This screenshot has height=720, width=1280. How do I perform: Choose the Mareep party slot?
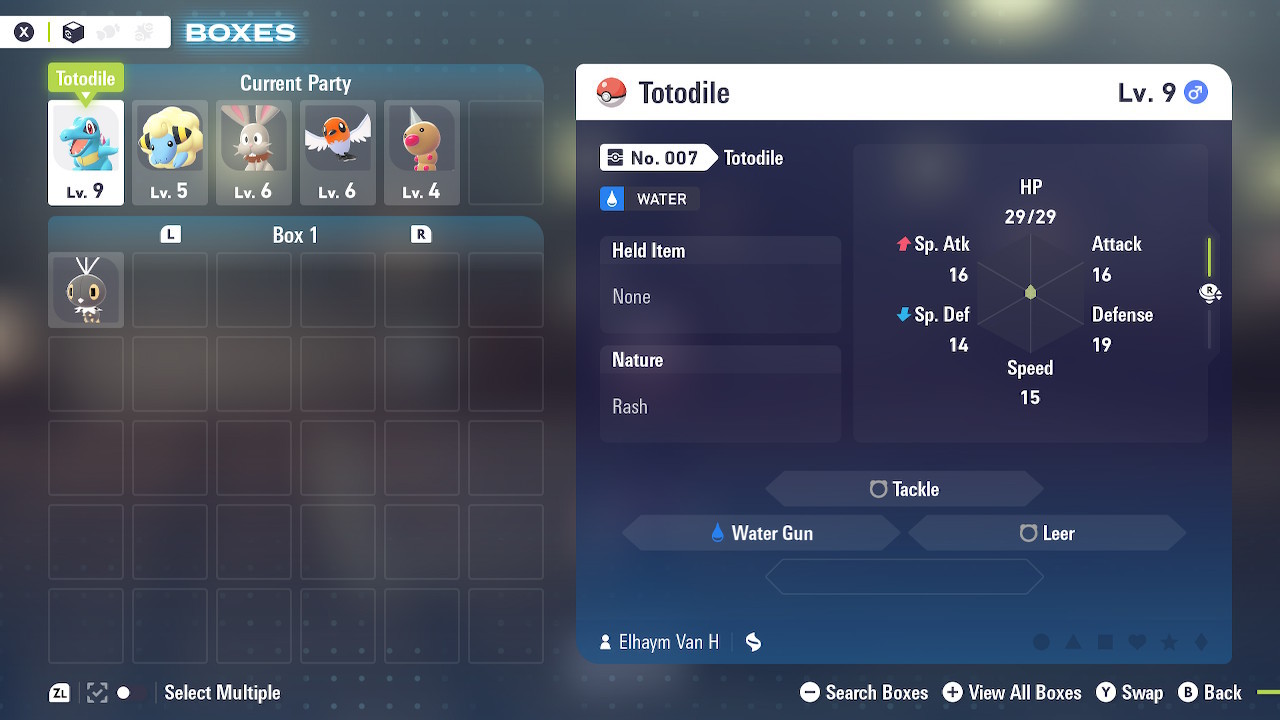pyautogui.click(x=170, y=152)
